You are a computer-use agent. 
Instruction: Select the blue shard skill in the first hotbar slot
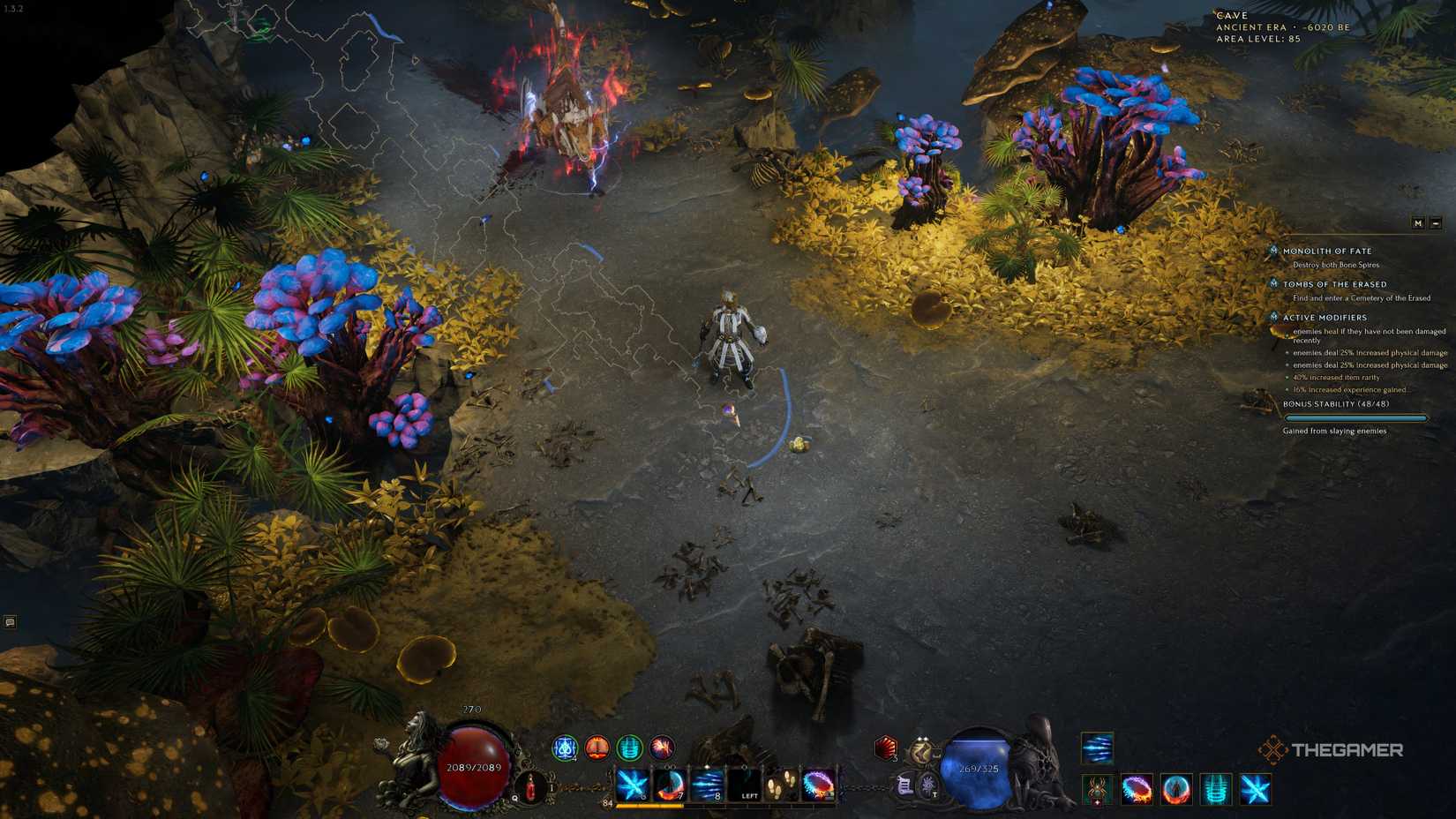coord(632,785)
